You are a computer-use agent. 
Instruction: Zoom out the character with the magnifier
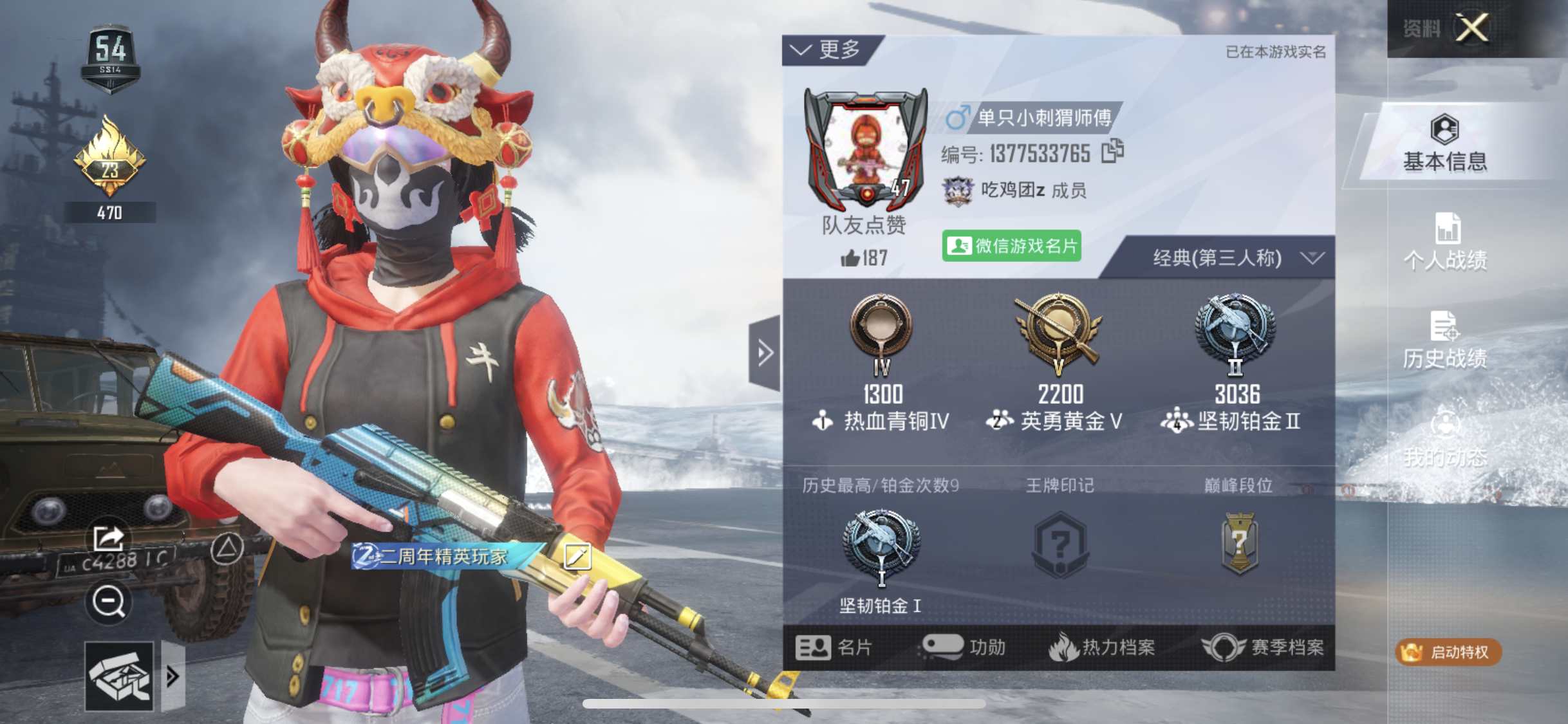click(108, 602)
